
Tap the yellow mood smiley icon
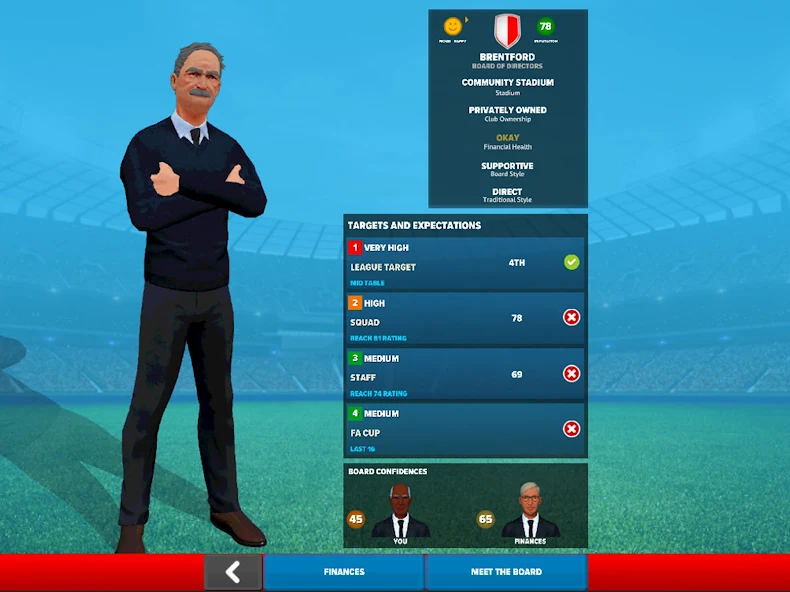(453, 26)
